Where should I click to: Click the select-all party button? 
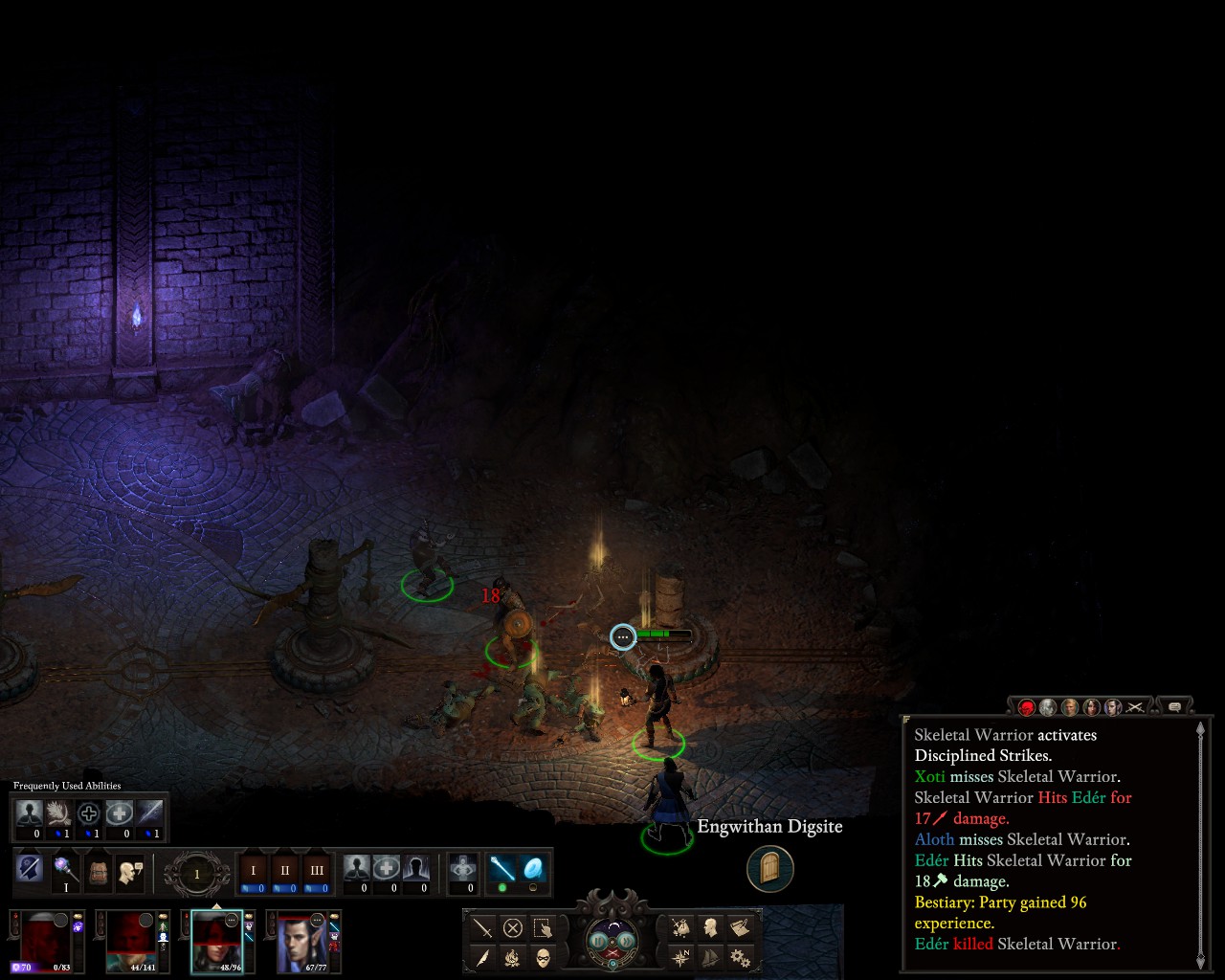543,927
